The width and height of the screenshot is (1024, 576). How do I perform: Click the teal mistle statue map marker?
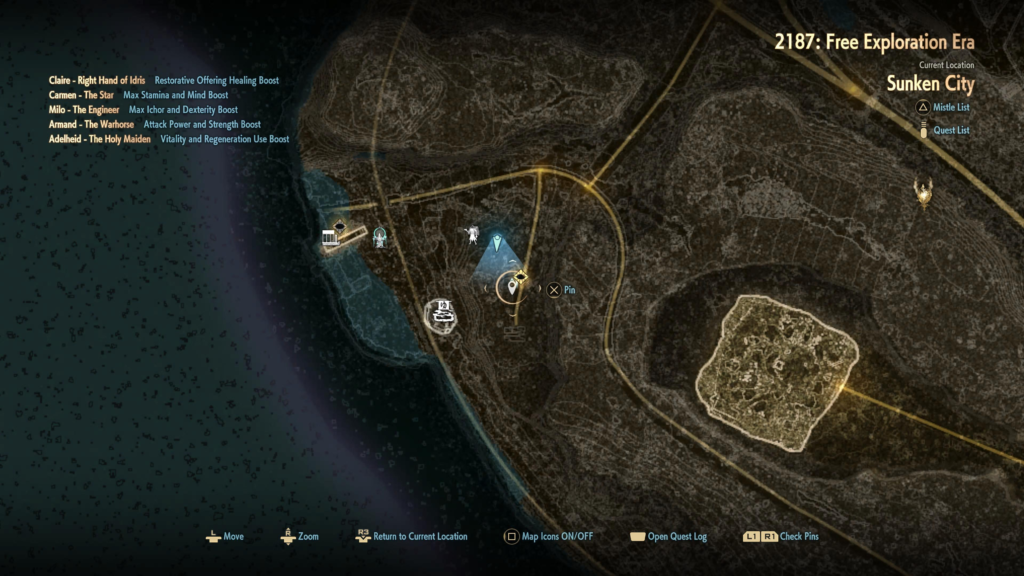click(379, 238)
